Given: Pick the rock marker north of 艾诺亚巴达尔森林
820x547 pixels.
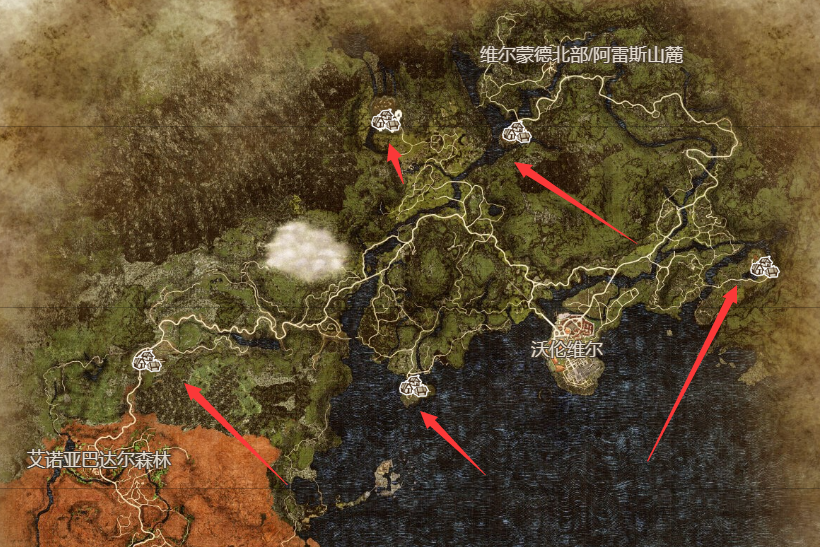Looking at the screenshot, I should click(150, 360).
